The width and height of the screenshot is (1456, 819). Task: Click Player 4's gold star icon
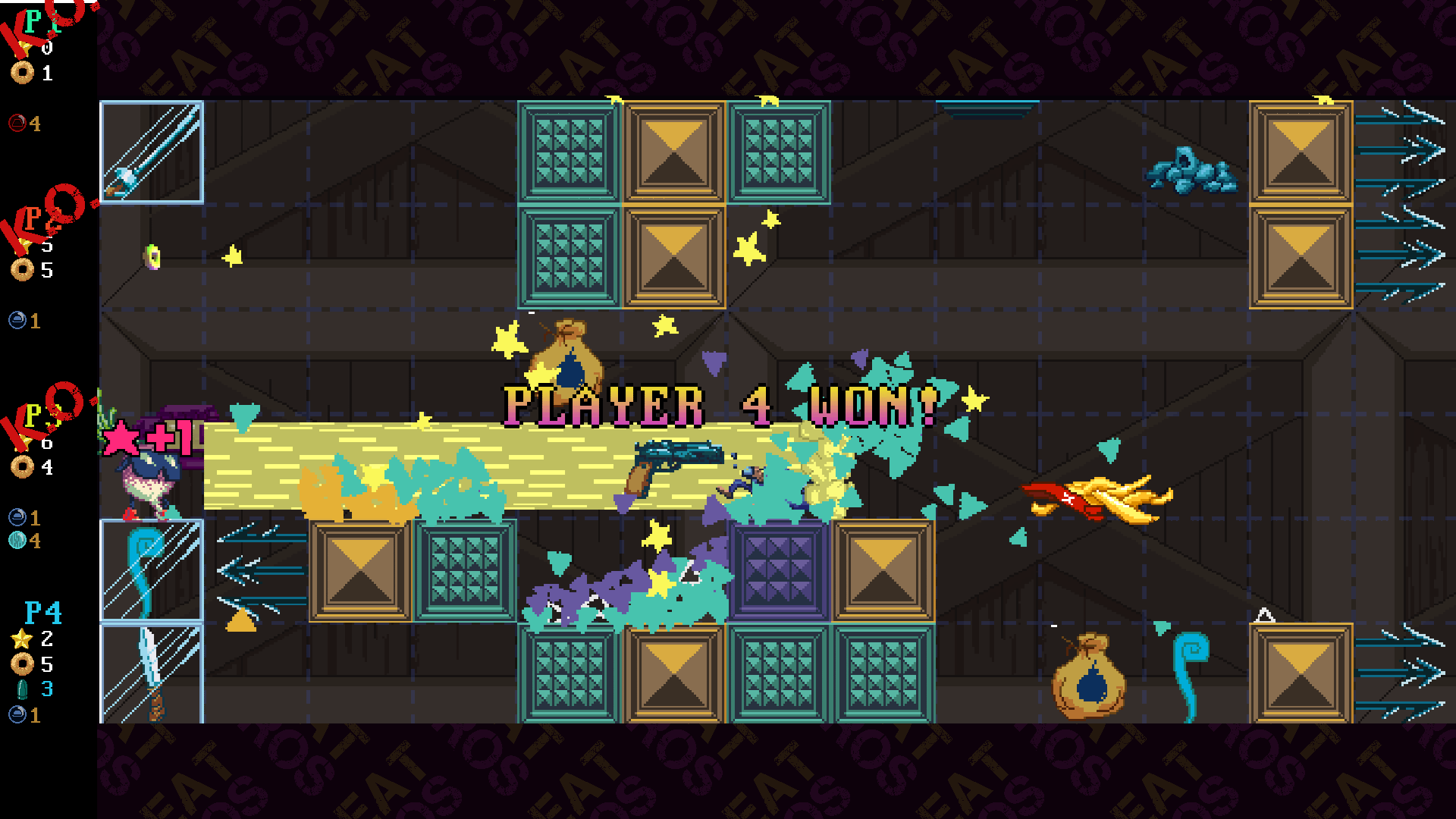tap(21, 639)
